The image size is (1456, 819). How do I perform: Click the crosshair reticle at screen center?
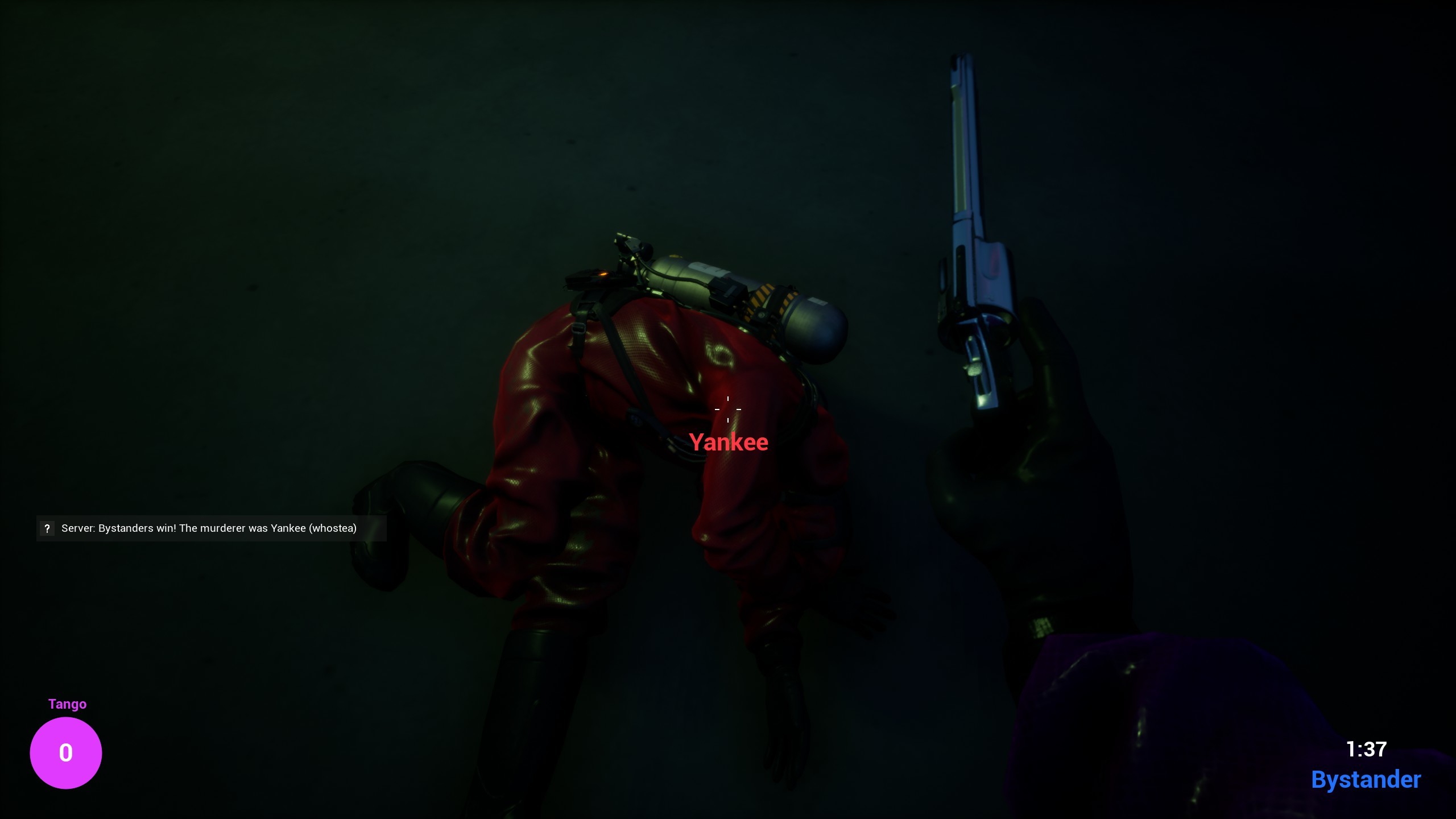point(729,409)
